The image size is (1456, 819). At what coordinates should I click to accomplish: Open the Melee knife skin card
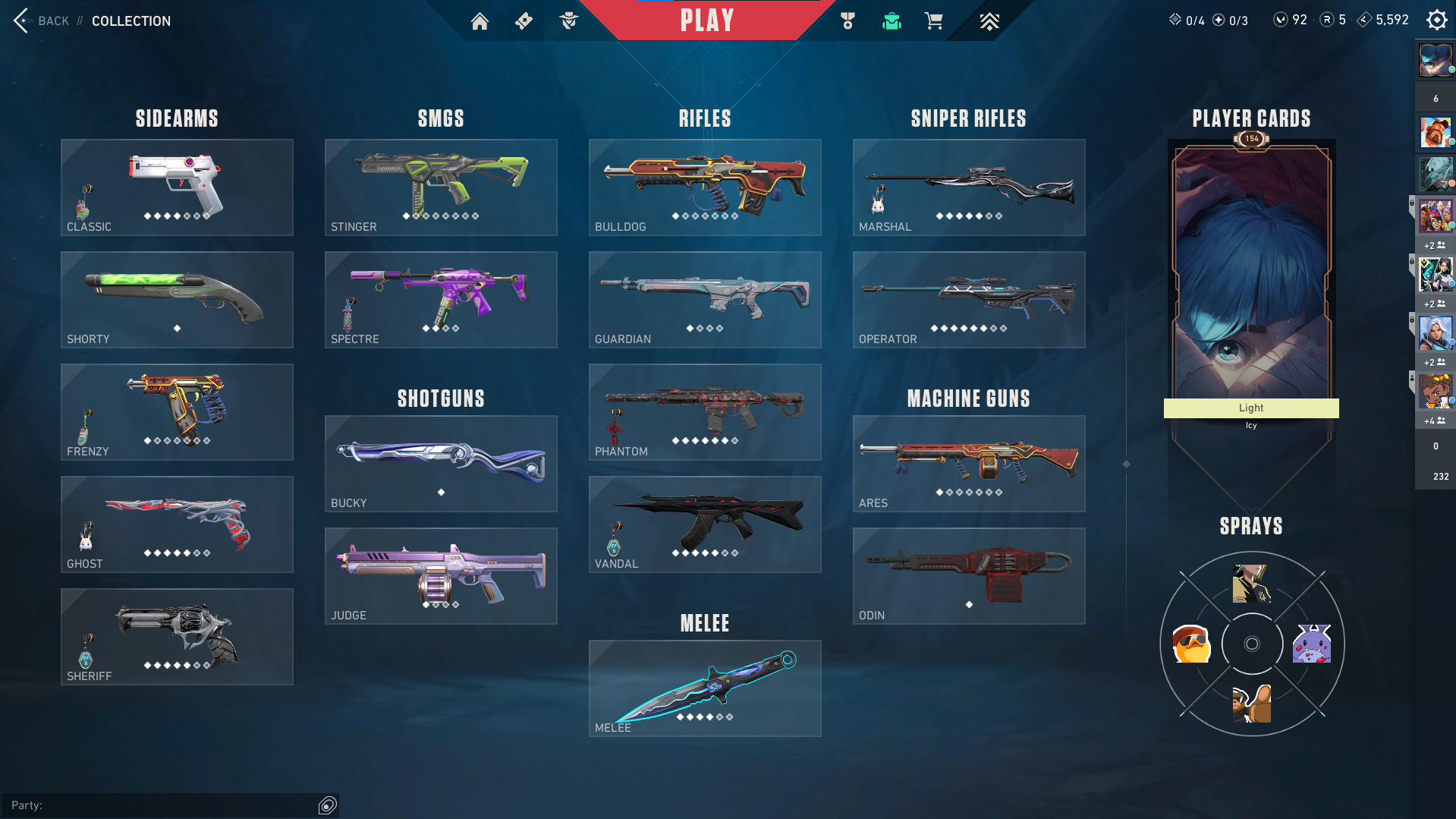tap(704, 688)
